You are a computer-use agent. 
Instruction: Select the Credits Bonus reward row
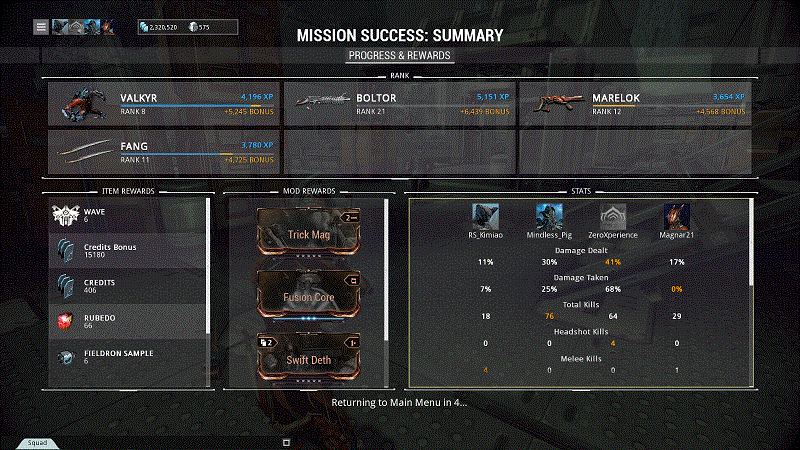(129, 251)
